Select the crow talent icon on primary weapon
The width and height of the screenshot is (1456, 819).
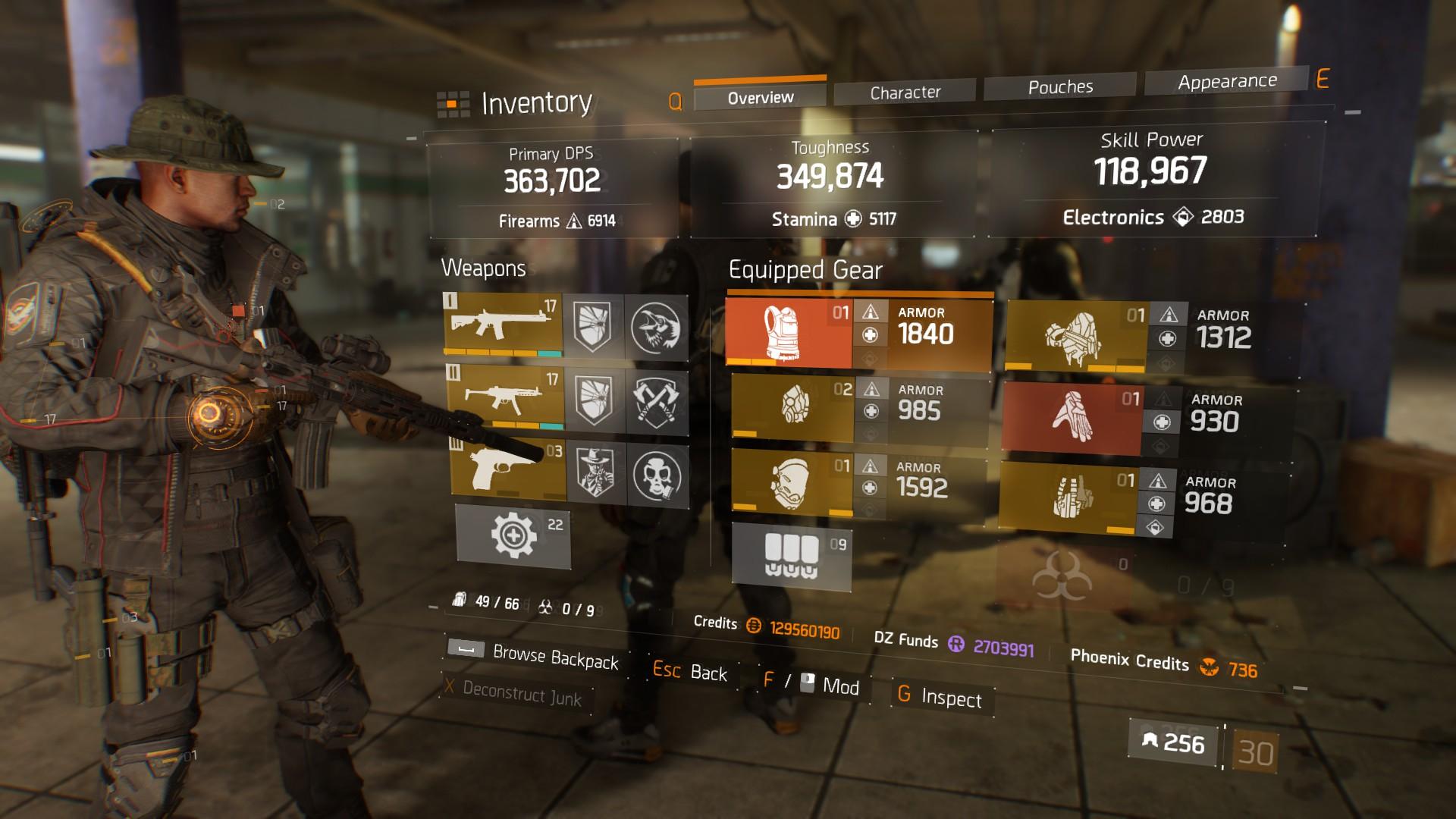656,328
